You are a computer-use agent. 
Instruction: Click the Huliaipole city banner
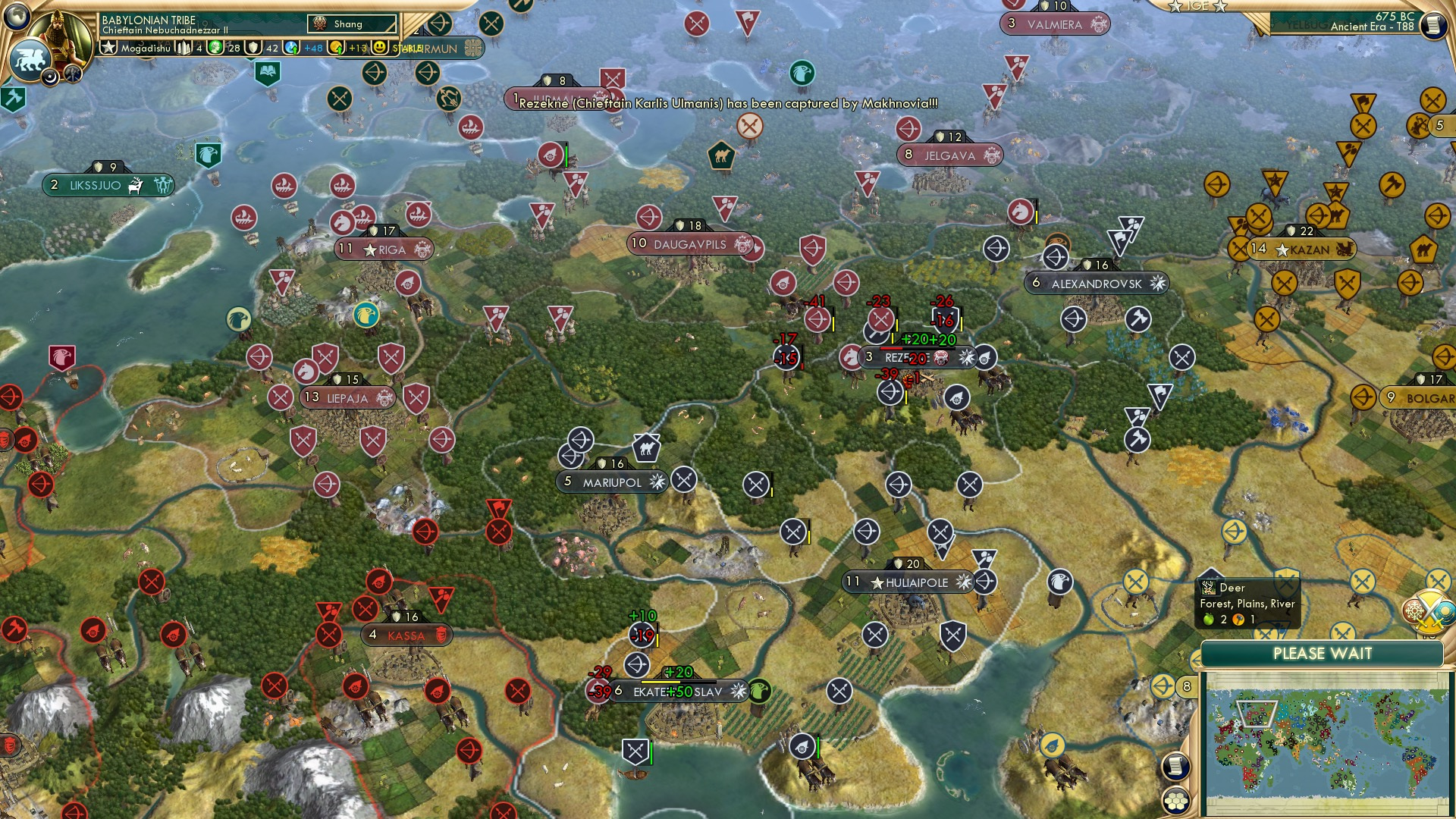tap(908, 582)
